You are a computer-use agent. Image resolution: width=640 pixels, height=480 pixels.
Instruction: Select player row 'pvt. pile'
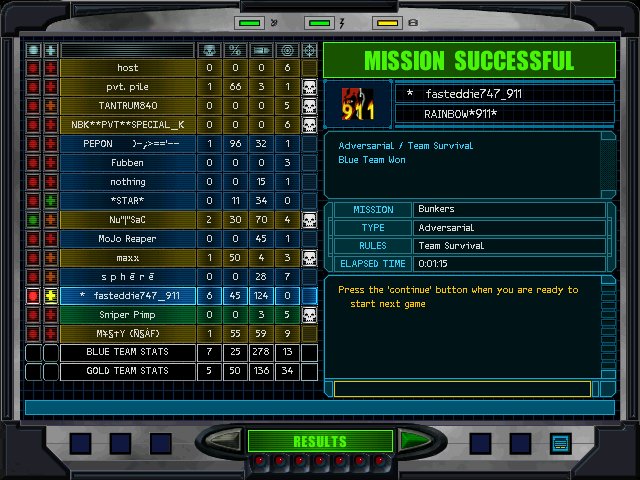[127, 87]
